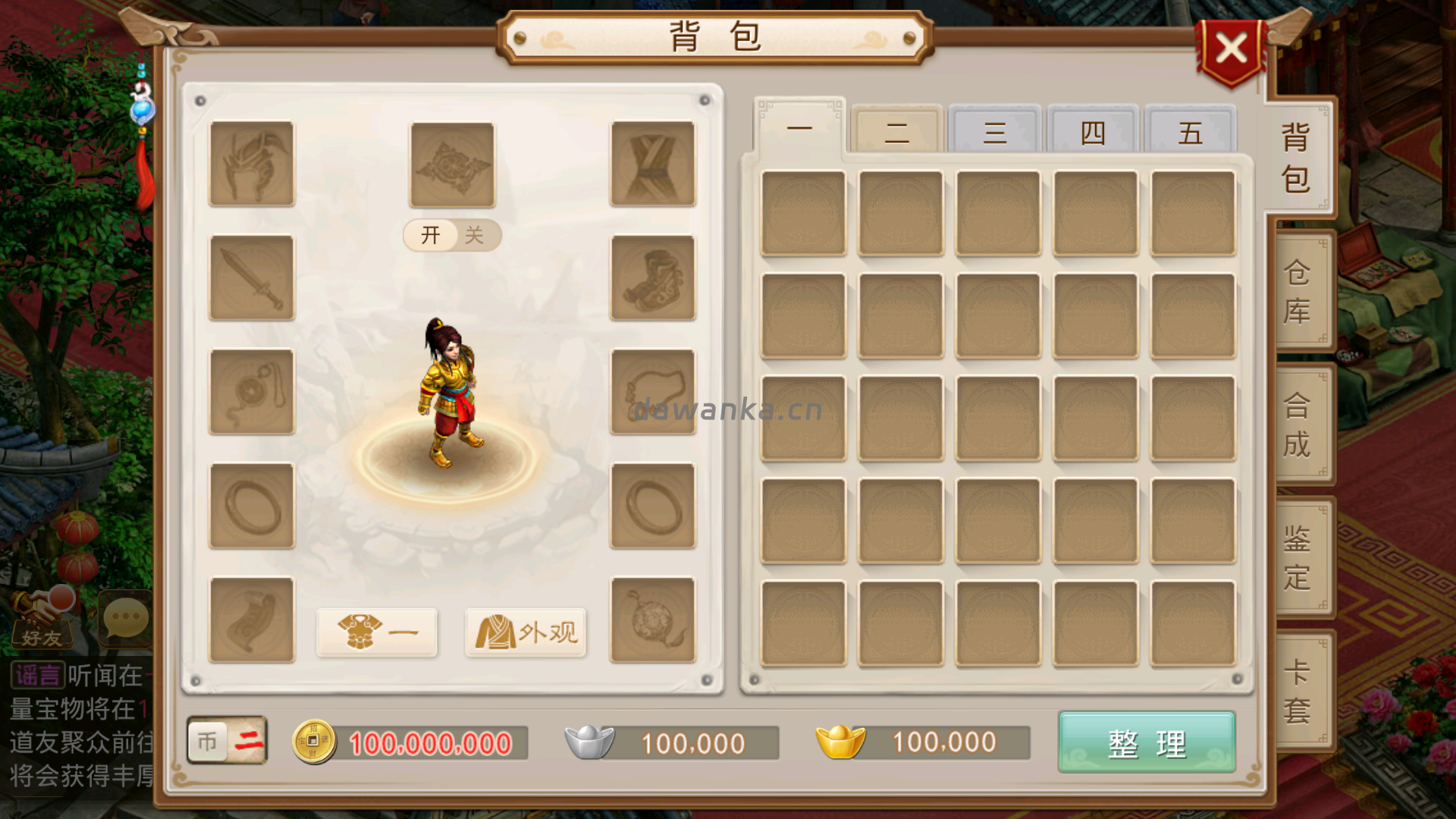
Task: Toggle the 开/关 switch under the emblem
Action: [452, 235]
